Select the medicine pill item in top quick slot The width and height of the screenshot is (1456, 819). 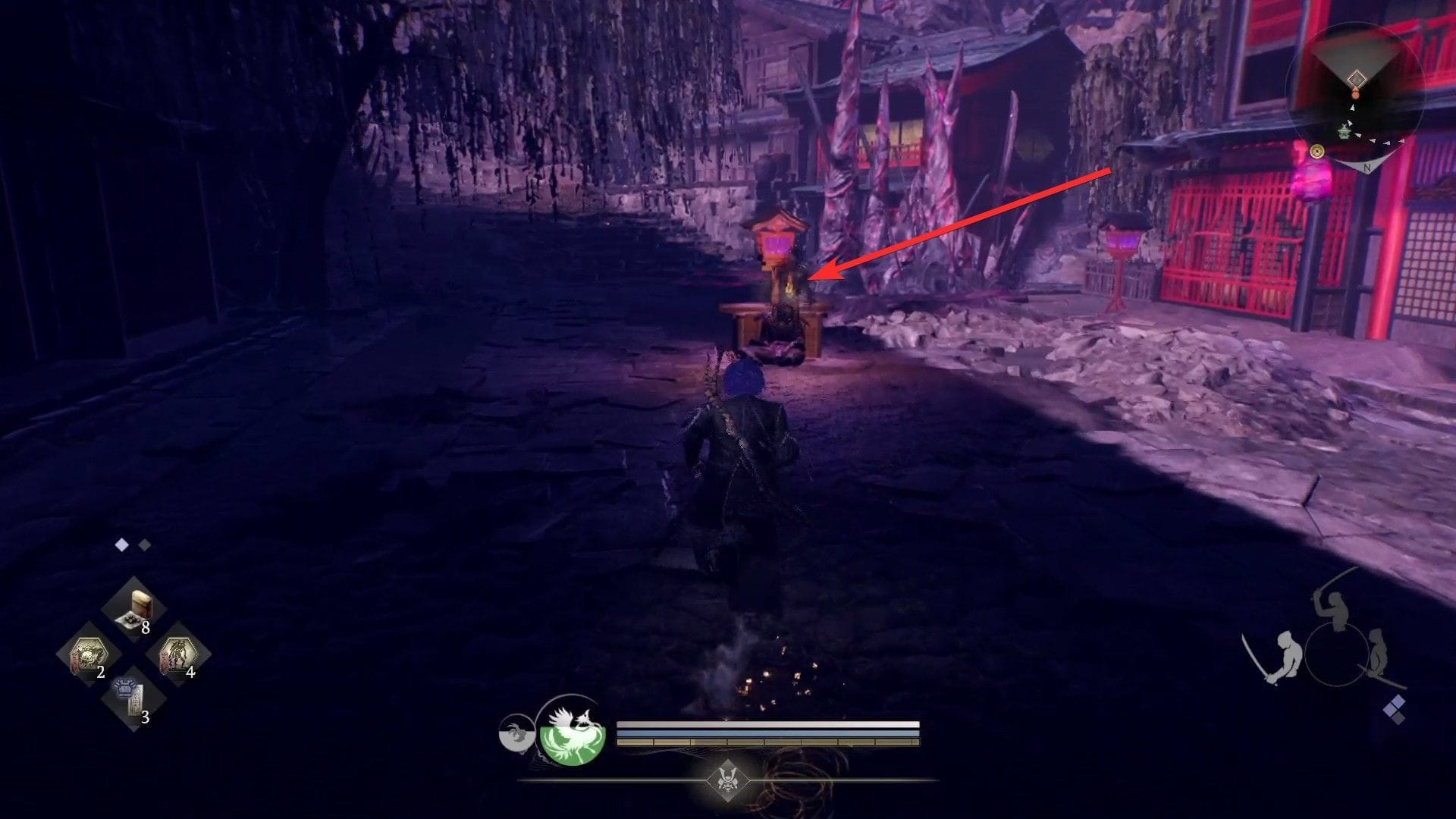136,608
